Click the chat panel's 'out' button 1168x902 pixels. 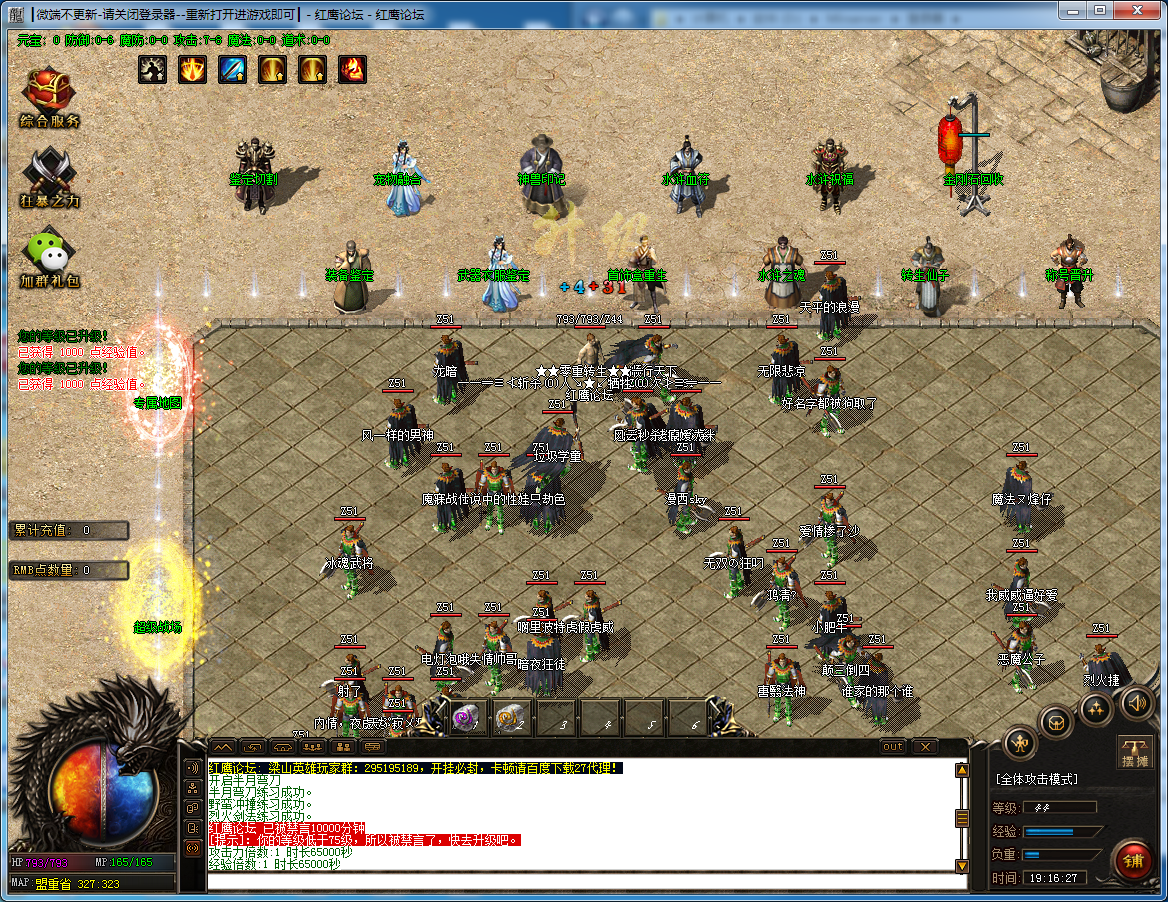click(893, 747)
